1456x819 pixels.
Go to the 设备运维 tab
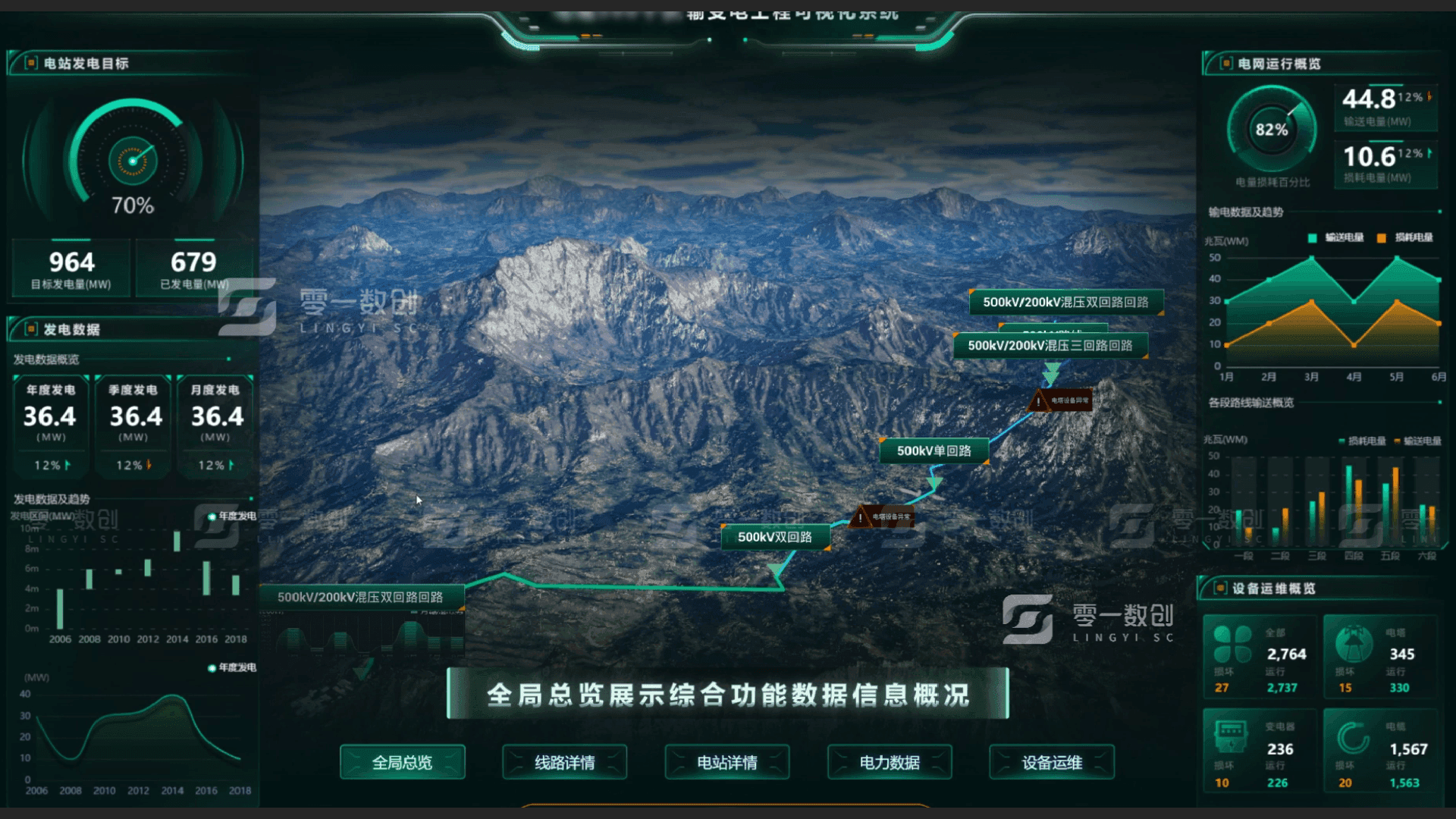(x=1052, y=762)
